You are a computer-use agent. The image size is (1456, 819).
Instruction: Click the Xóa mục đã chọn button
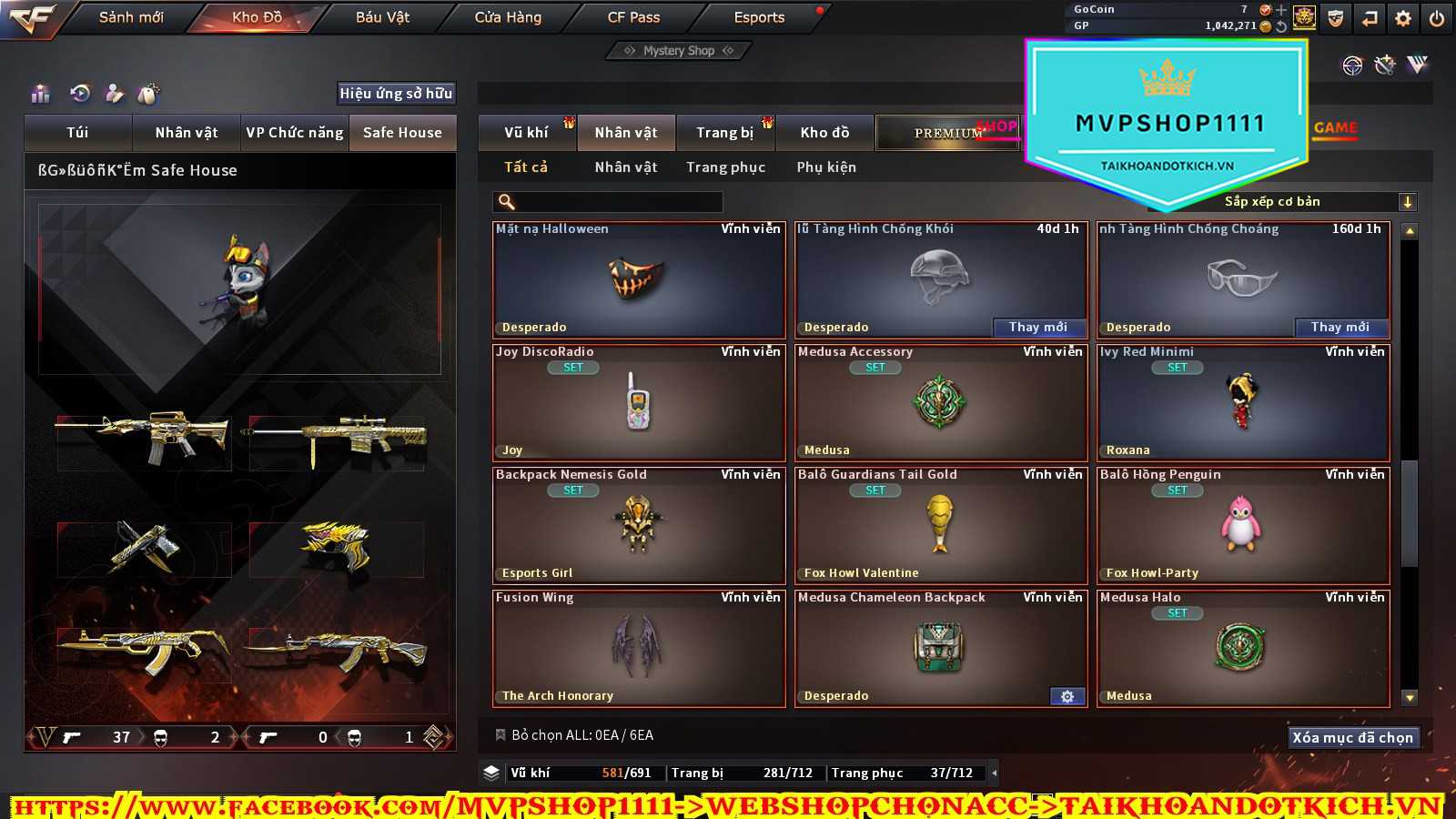pos(1352,737)
